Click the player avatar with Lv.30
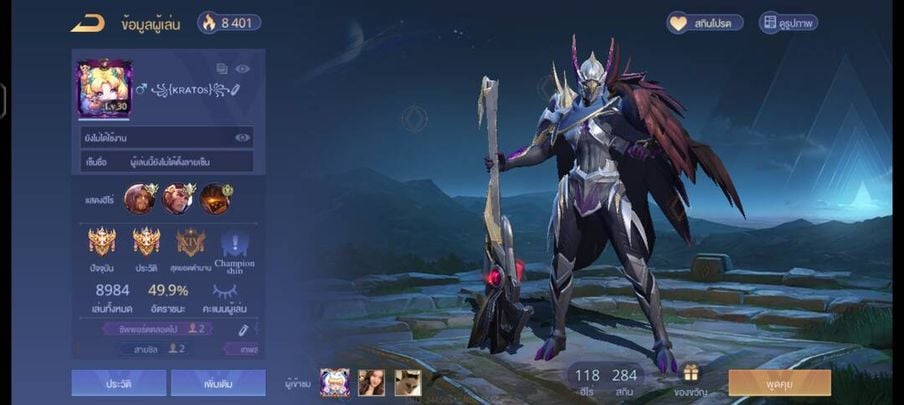This screenshot has width=904, height=405. click(105, 87)
